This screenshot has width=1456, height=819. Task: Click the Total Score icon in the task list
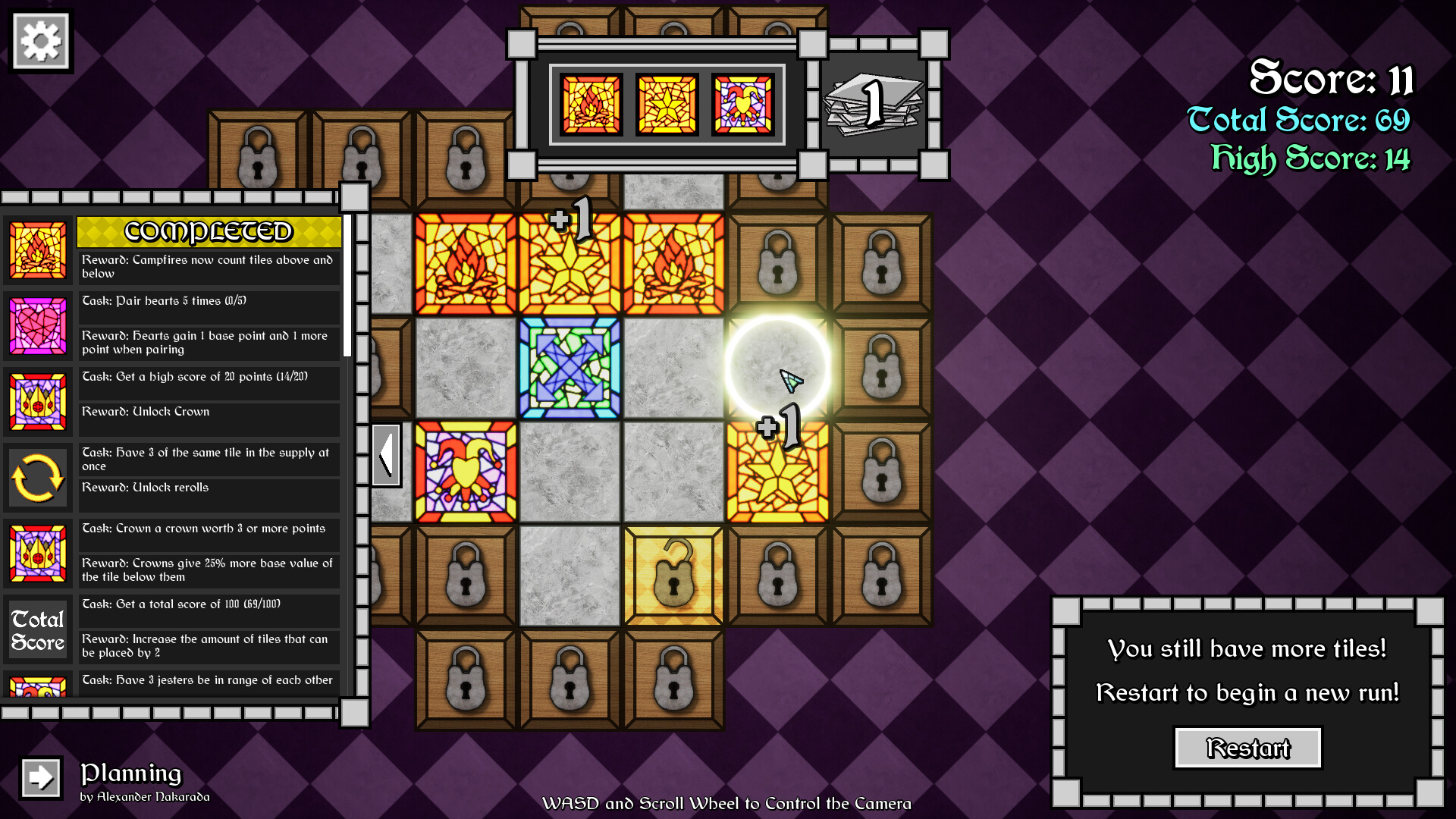pos(38,629)
